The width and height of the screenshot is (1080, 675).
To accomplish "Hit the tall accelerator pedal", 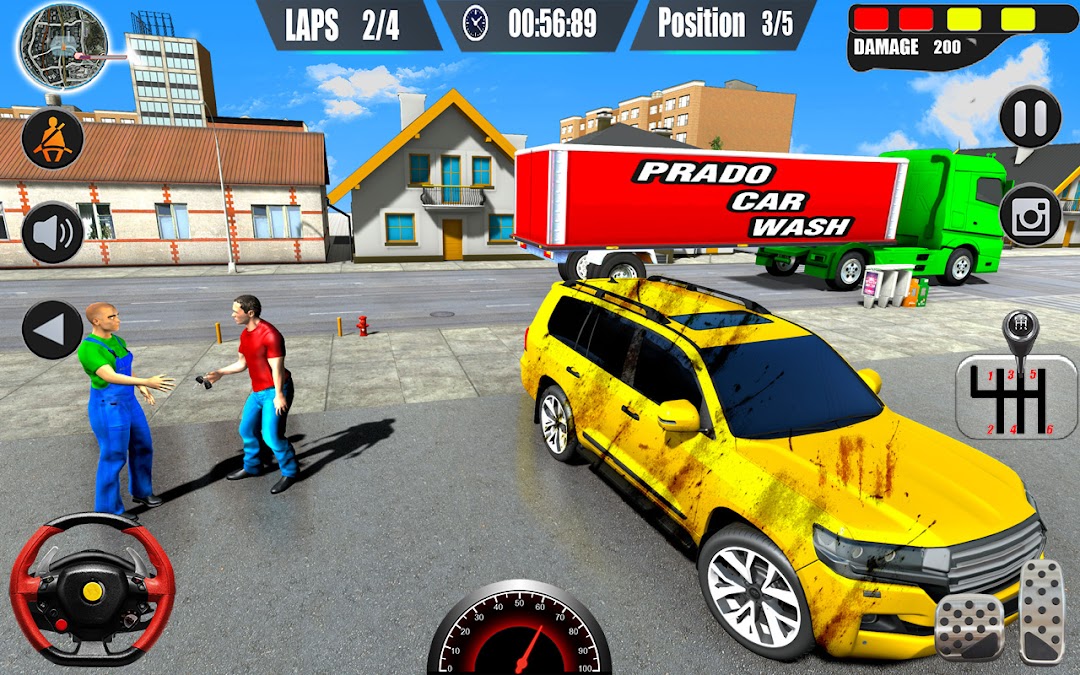I will point(1042,610).
